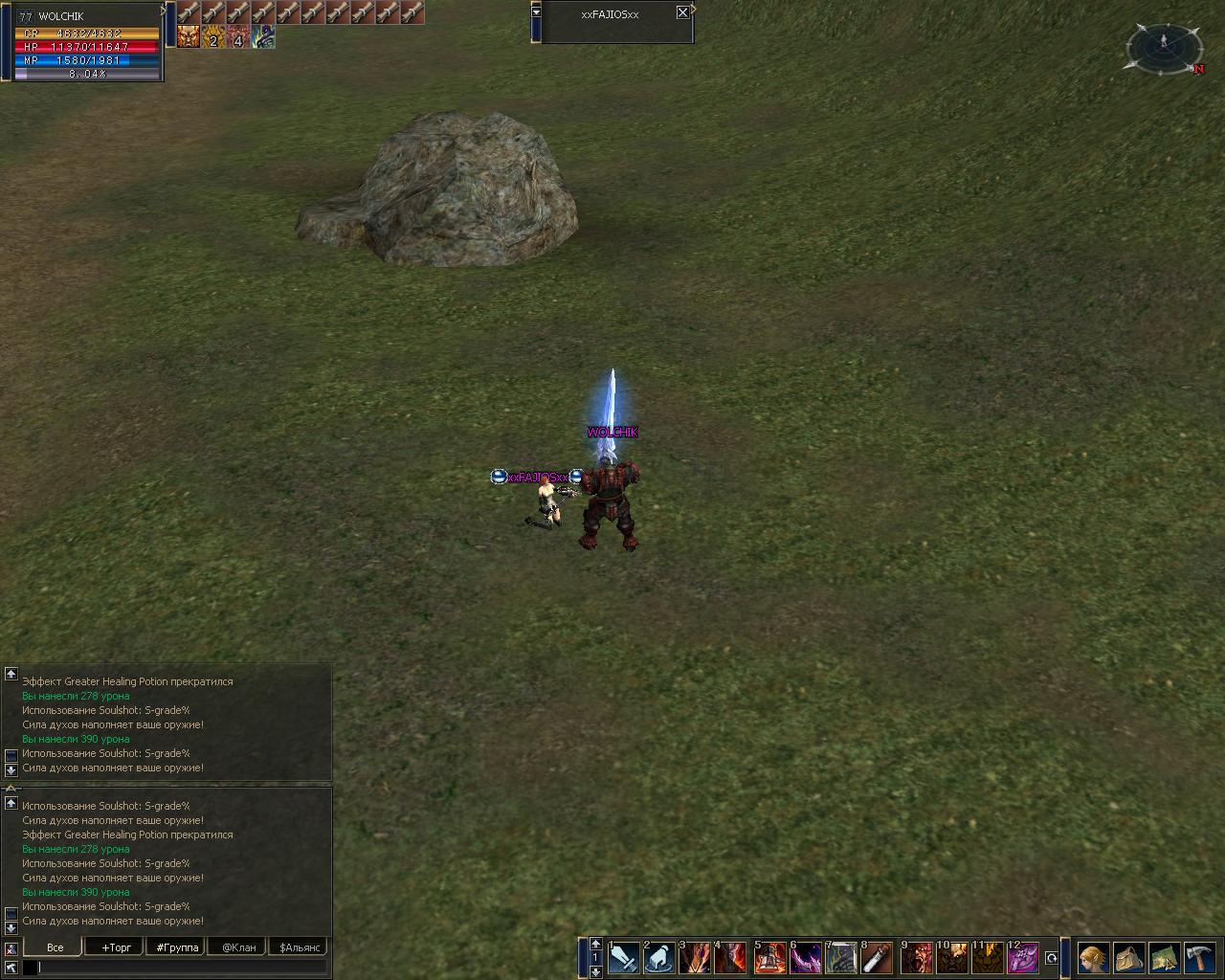1225x980 pixels.
Task: Use the sword attack action in slot 1
Action: [624, 958]
